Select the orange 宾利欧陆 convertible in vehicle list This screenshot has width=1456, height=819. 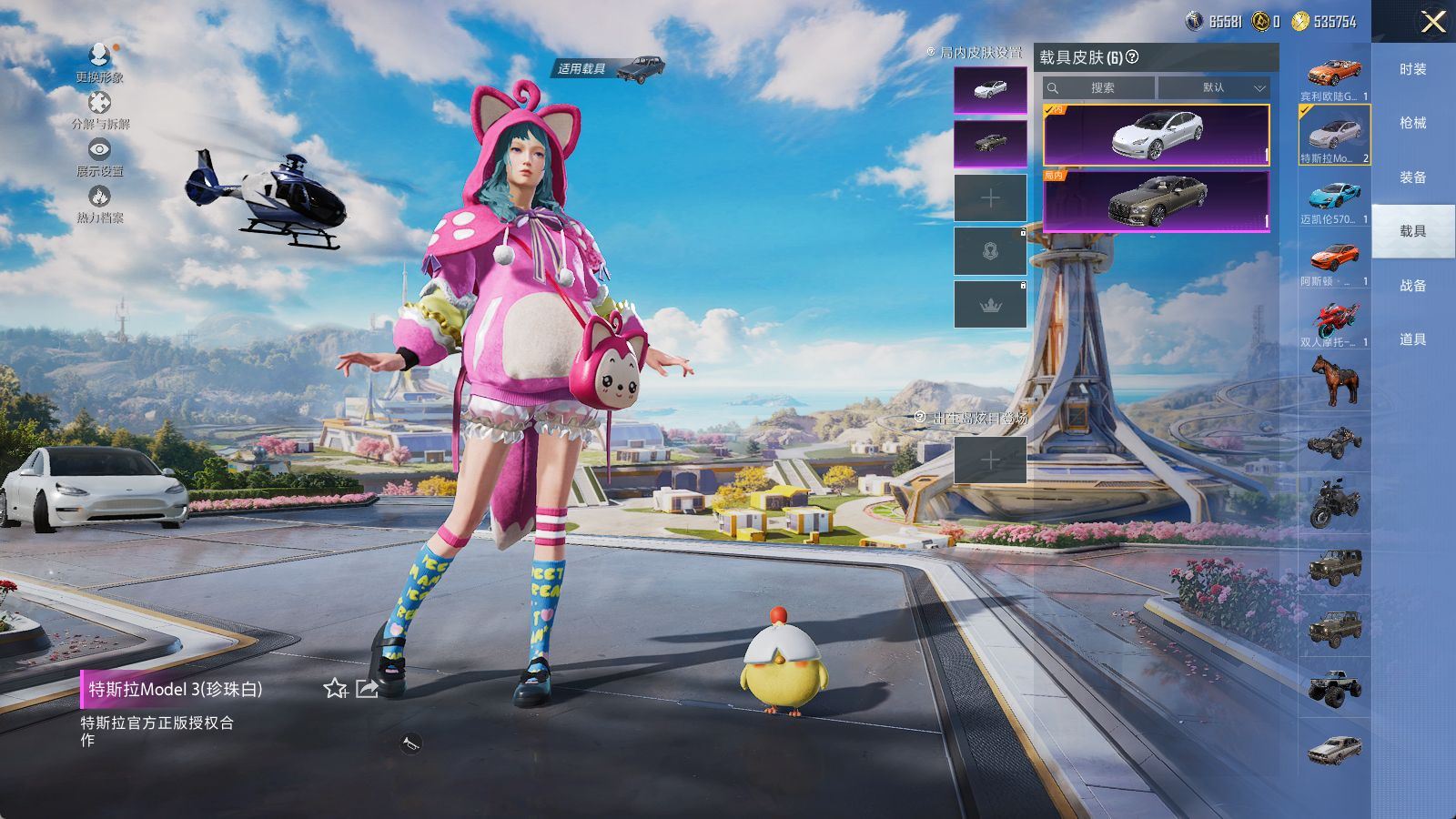click(1334, 74)
